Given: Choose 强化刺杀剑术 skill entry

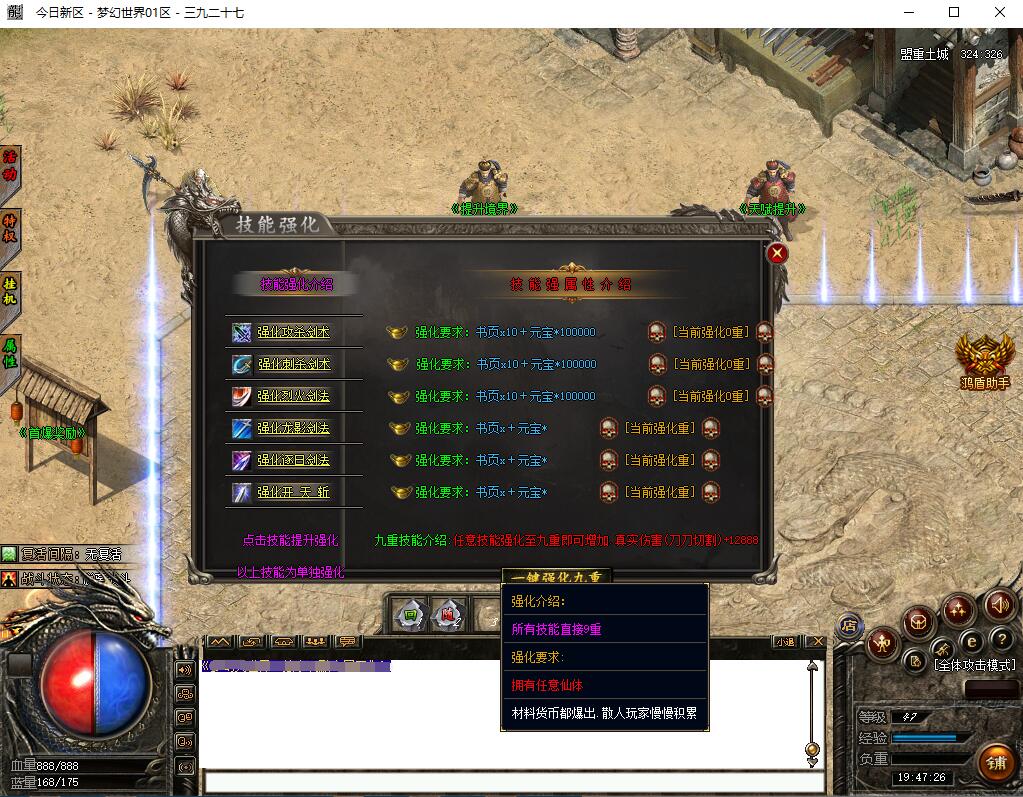Looking at the screenshot, I should click(x=293, y=364).
